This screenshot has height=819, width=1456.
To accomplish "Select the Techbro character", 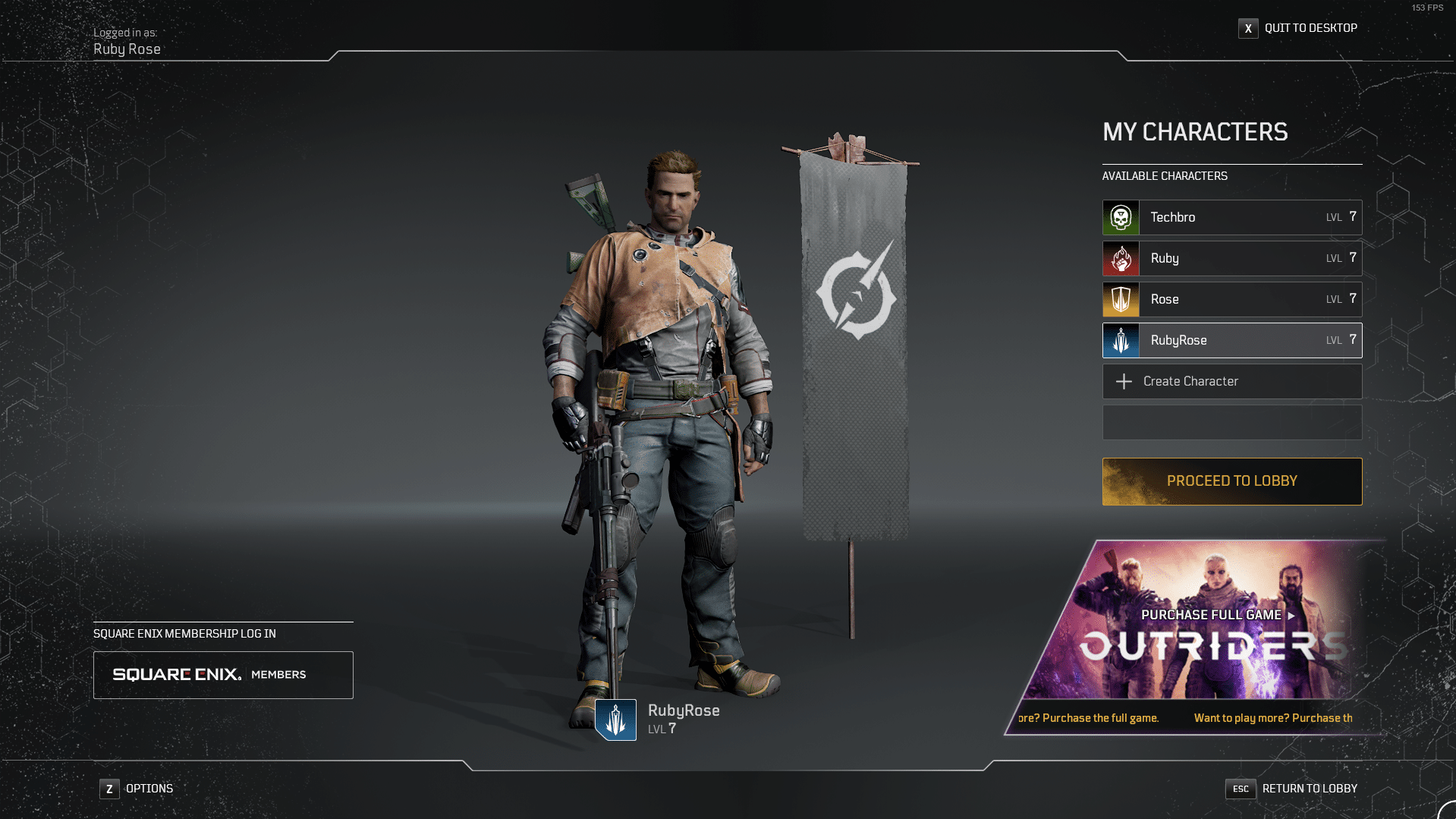I will tap(1231, 218).
